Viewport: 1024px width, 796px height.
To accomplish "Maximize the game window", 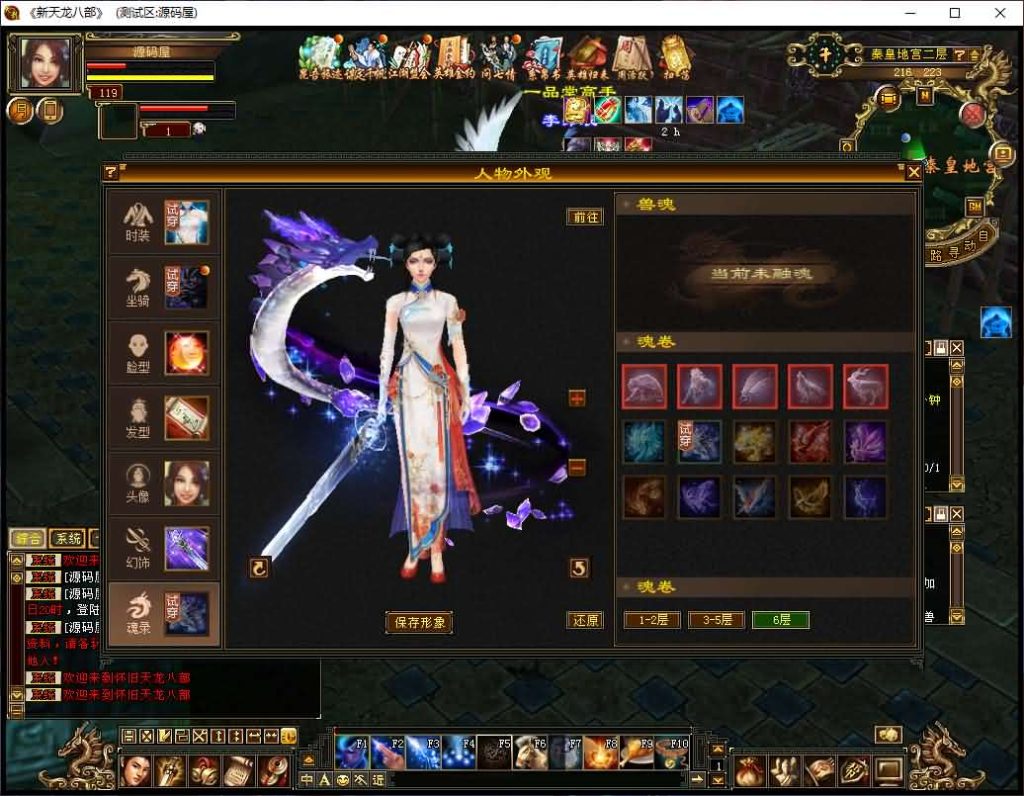I will [955, 13].
